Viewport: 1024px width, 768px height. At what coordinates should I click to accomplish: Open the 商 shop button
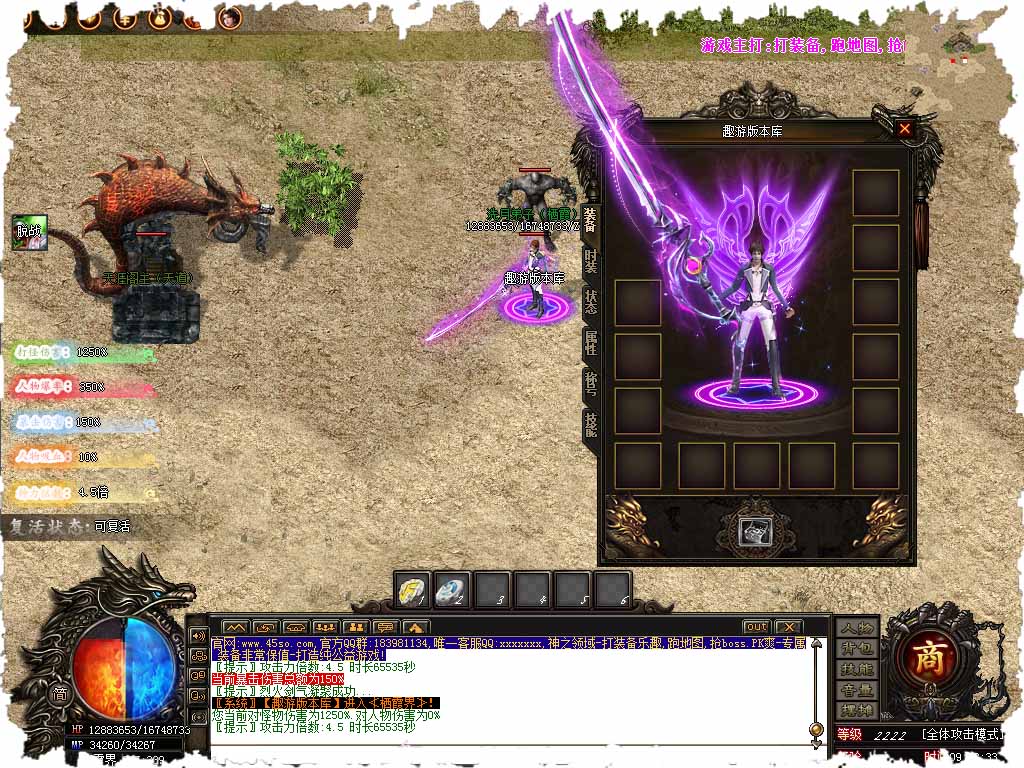[930, 656]
